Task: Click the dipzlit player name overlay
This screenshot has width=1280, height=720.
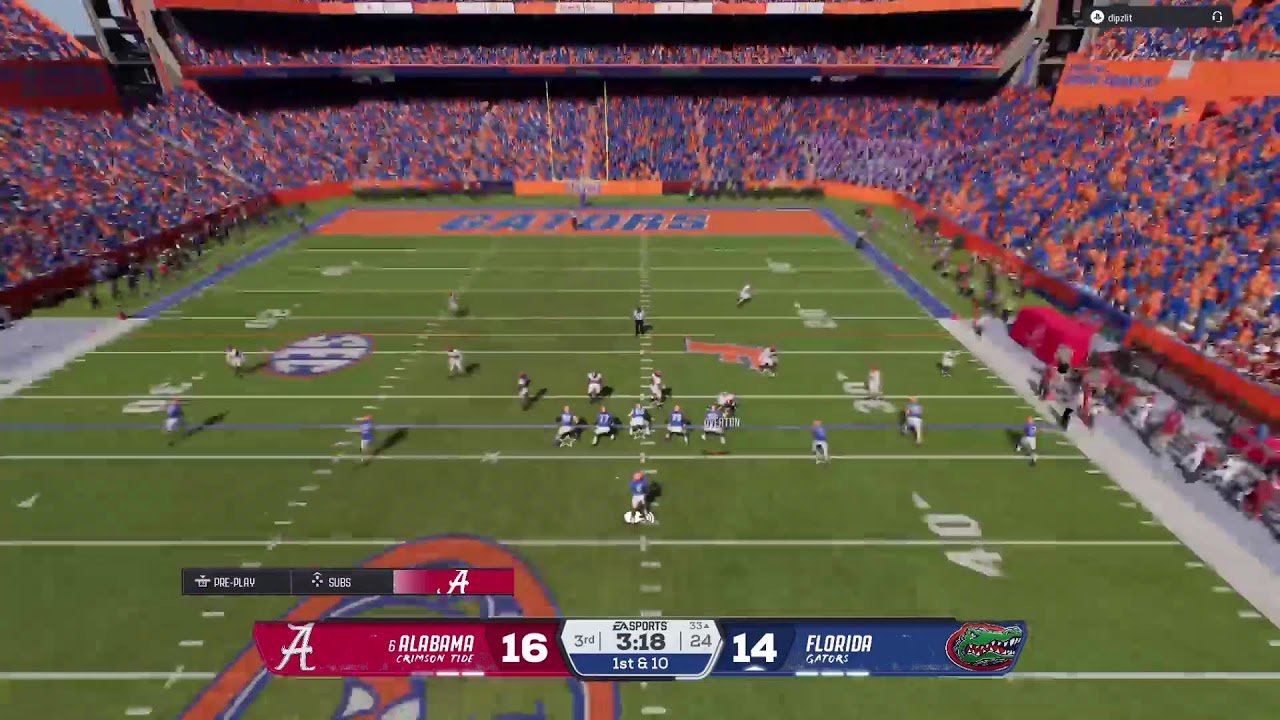Action: 1118,18
